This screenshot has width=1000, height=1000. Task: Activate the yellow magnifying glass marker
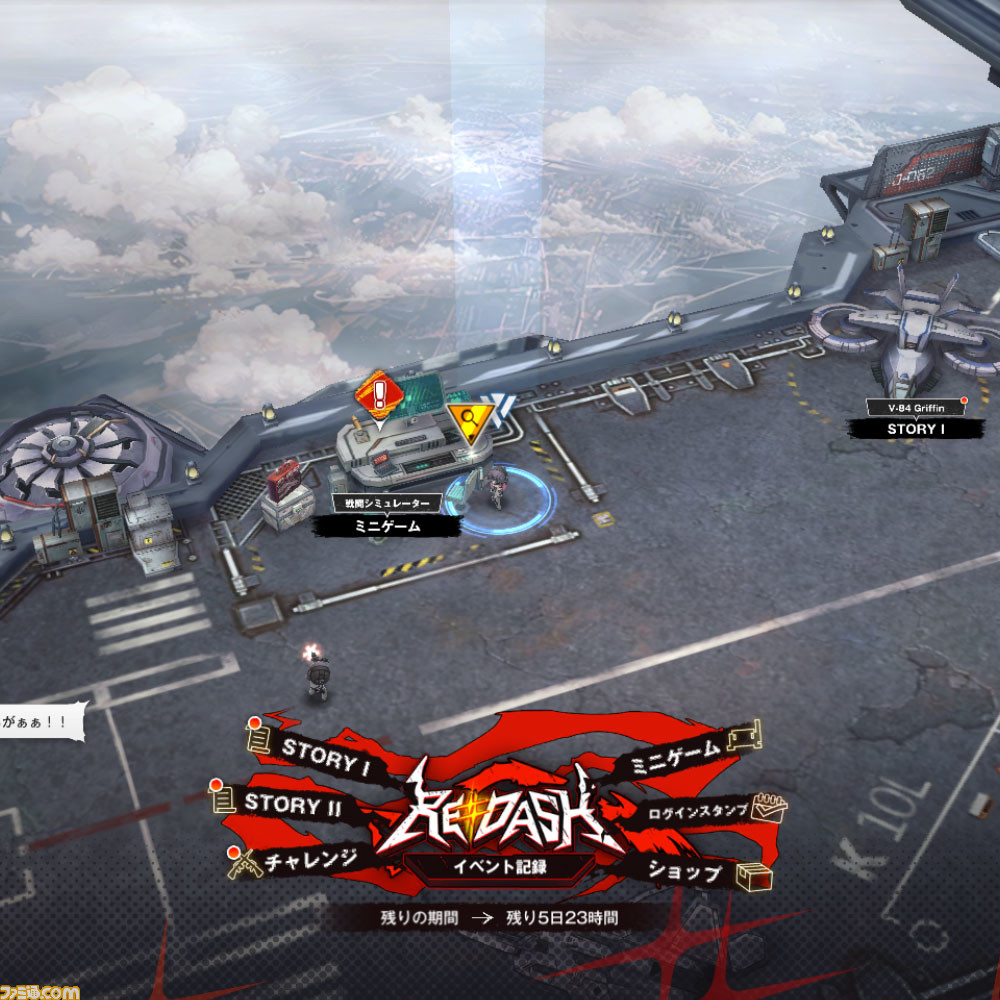[466, 423]
